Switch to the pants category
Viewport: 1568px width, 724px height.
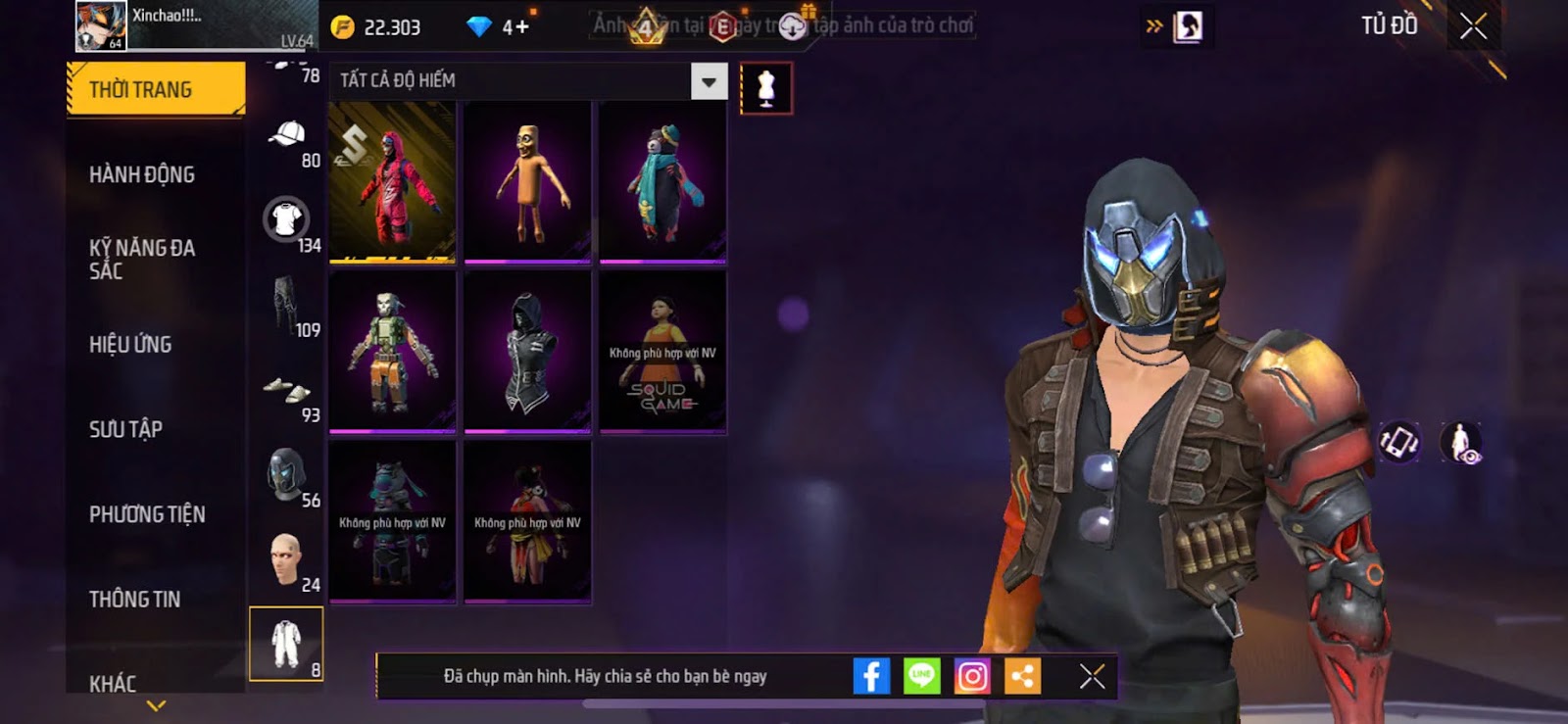coord(286,306)
